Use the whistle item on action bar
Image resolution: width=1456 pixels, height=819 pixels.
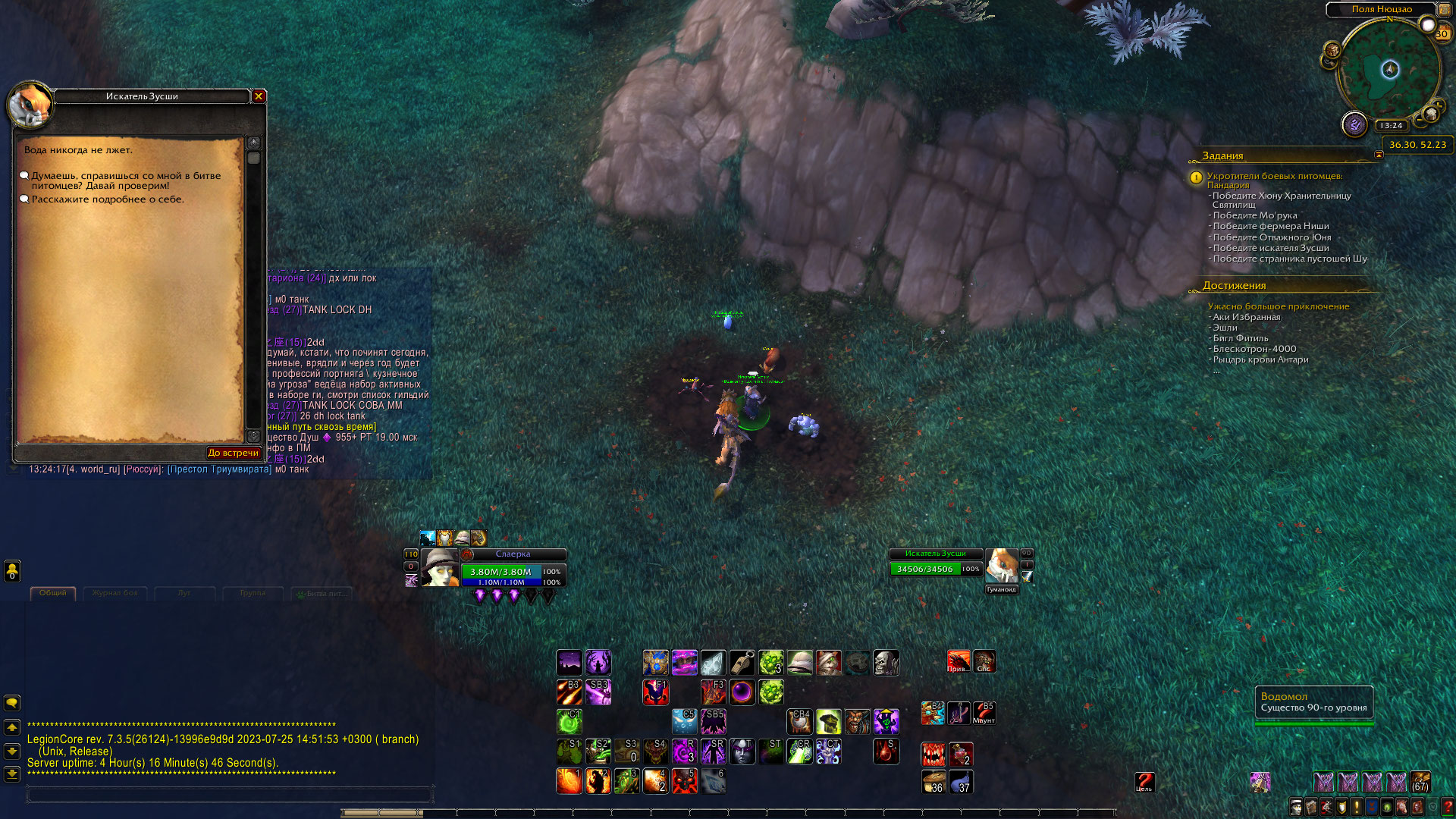click(742, 662)
